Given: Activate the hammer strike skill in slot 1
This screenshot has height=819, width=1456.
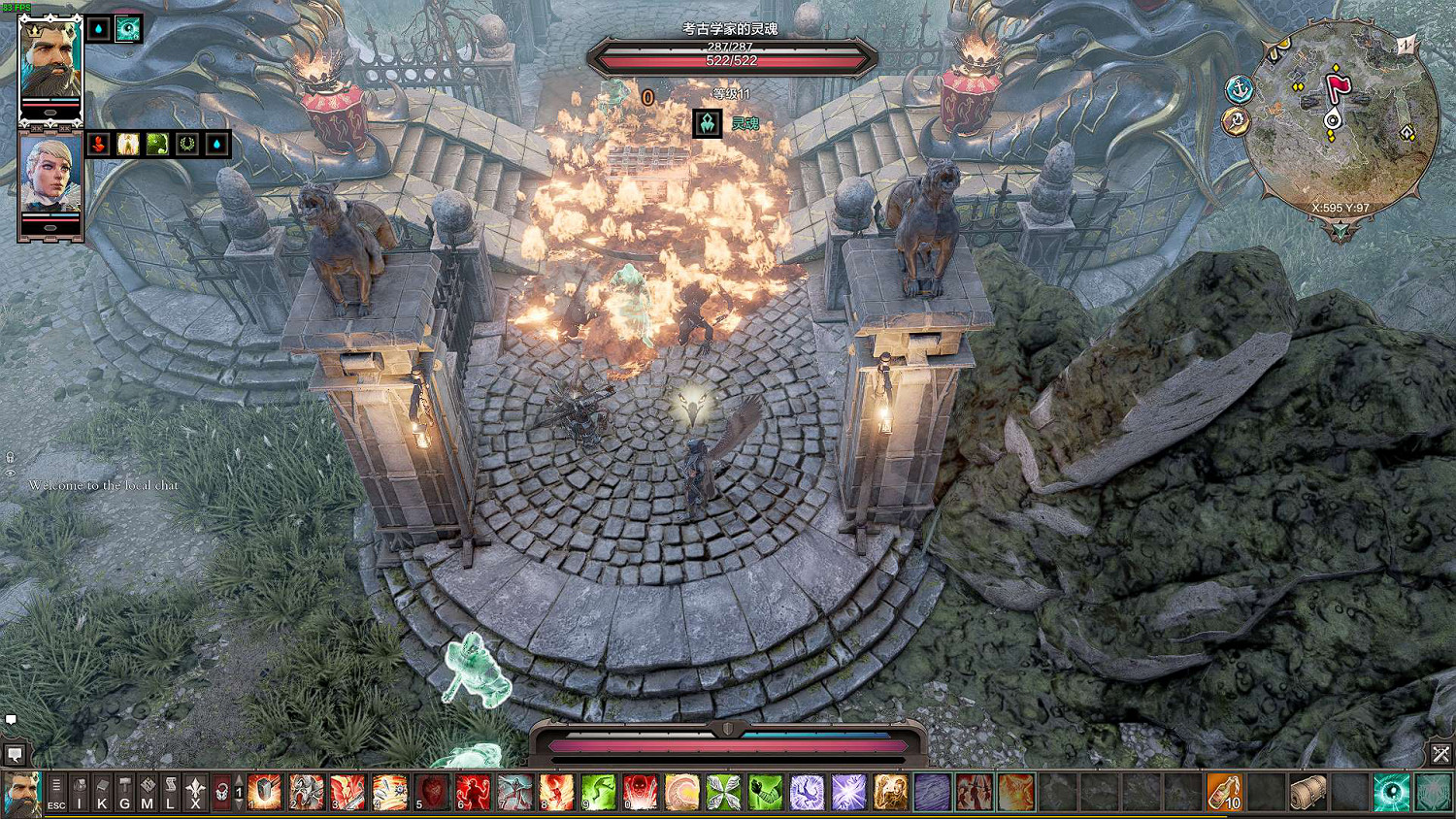Looking at the screenshot, I should pyautogui.click(x=264, y=793).
